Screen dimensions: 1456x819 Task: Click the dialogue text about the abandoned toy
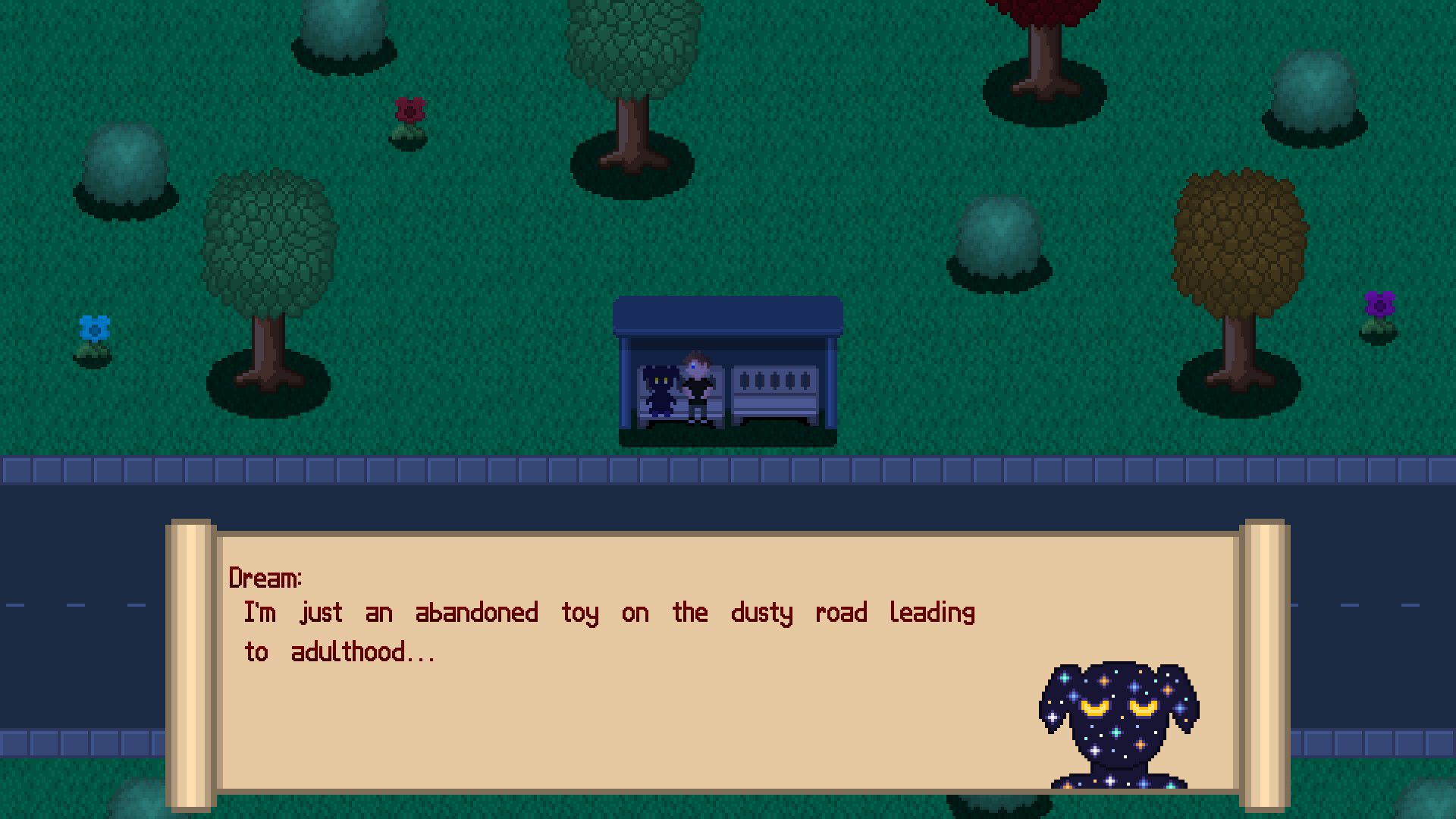pos(607,613)
